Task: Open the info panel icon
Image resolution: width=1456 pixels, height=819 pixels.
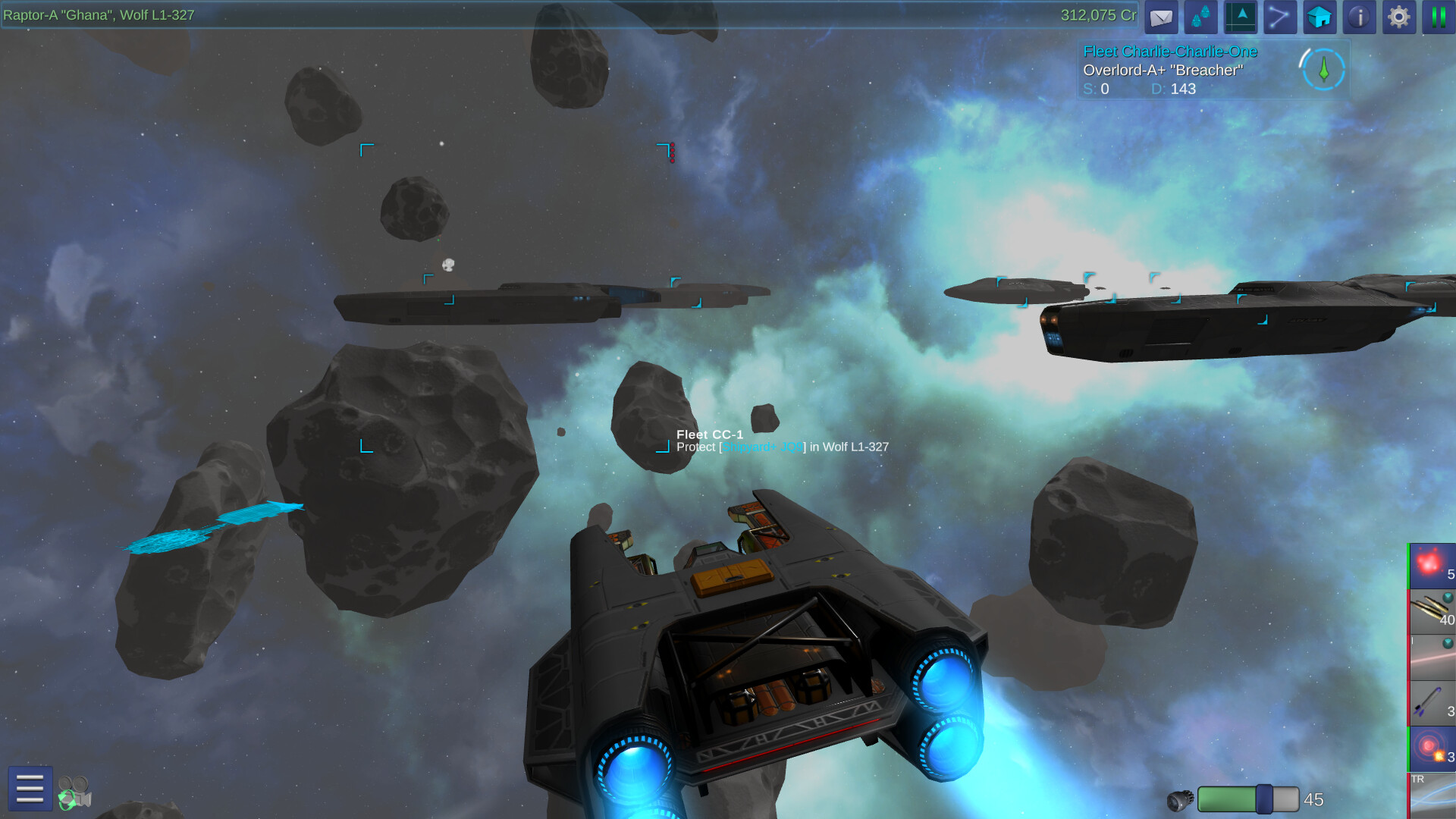Action: [x=1360, y=17]
